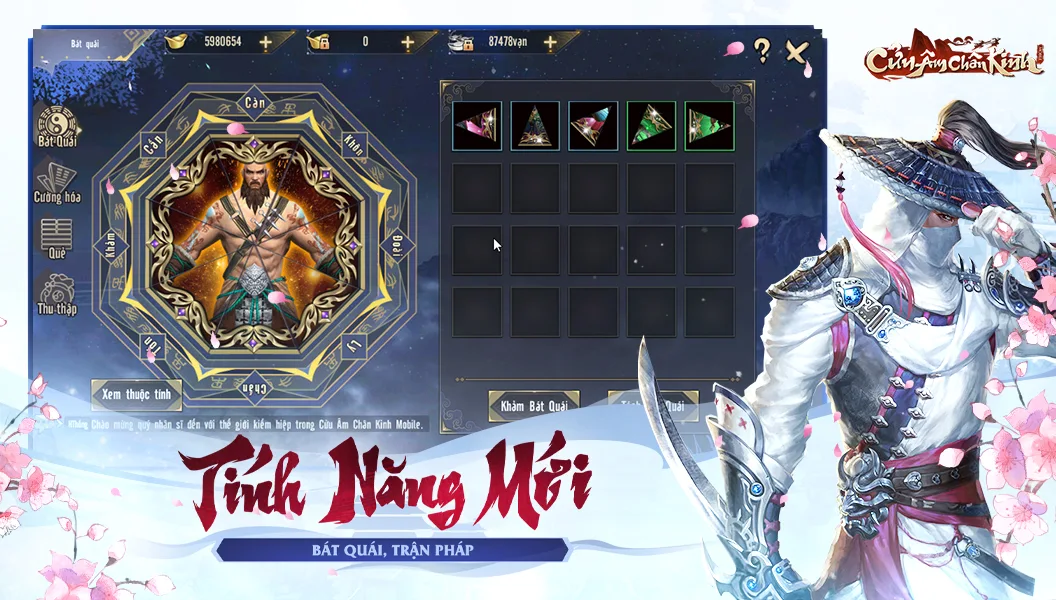Choose the dark upward-pointing triangle piece

(x=535, y=126)
